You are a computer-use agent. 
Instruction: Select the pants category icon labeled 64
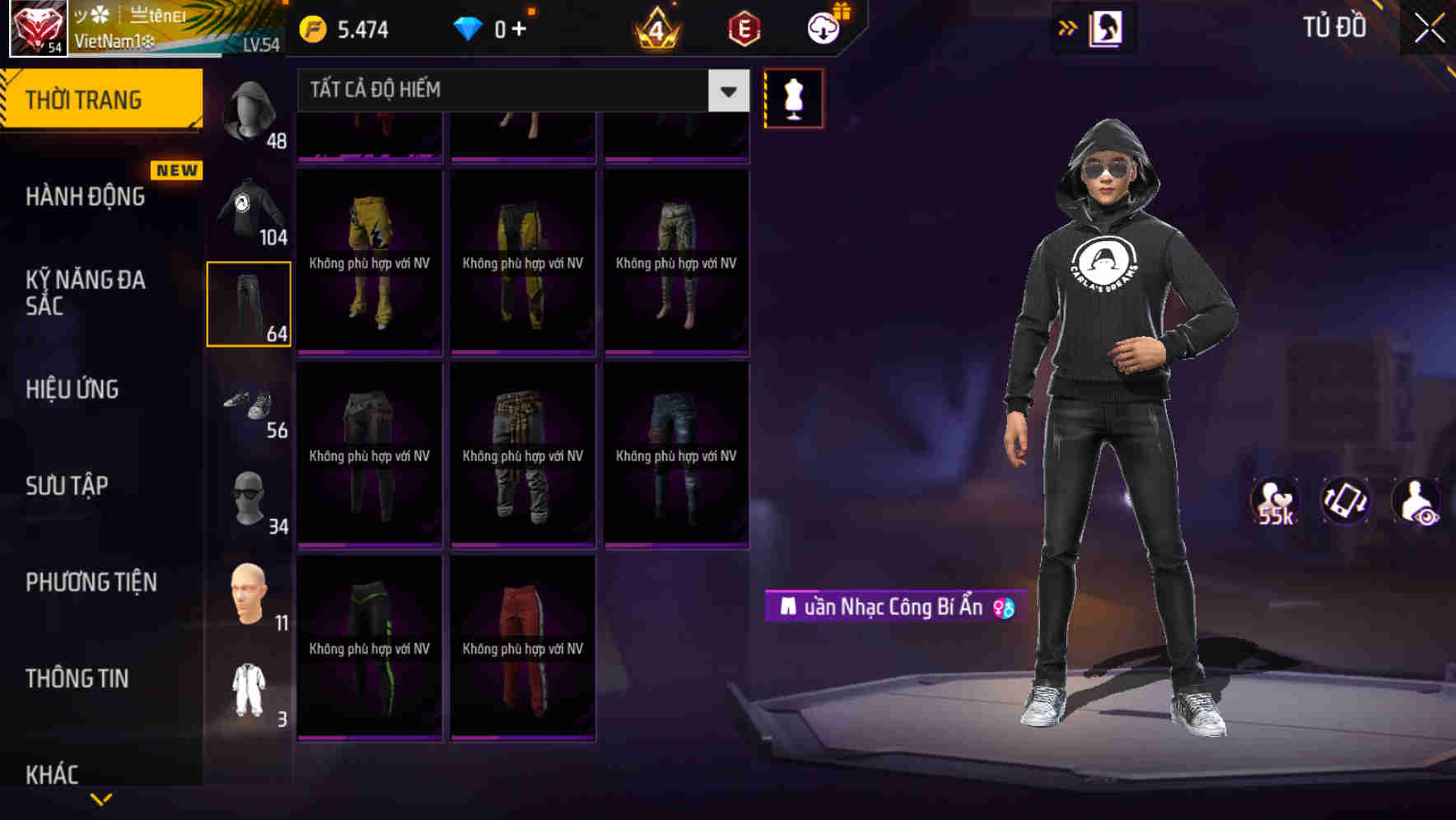pyautogui.click(x=249, y=305)
